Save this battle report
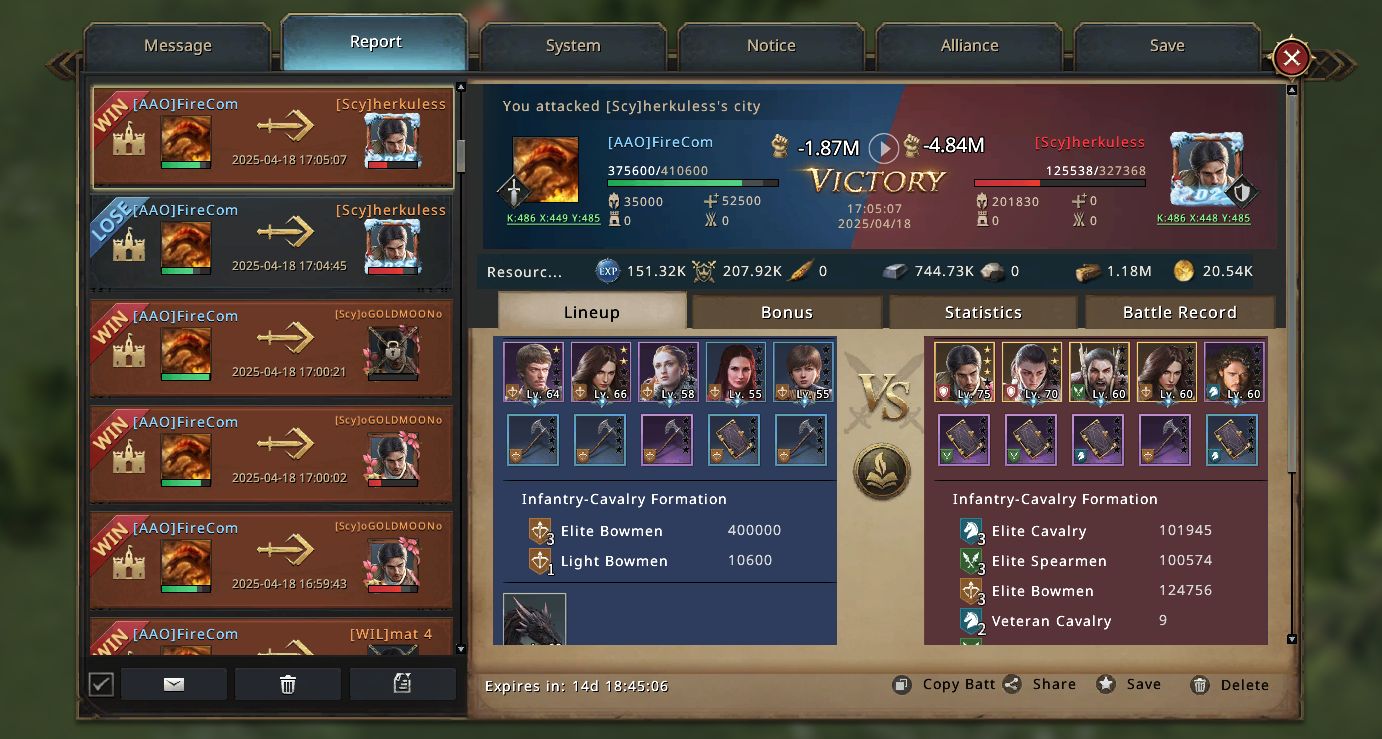Screen dimensions: 1382x739 click(1130, 685)
